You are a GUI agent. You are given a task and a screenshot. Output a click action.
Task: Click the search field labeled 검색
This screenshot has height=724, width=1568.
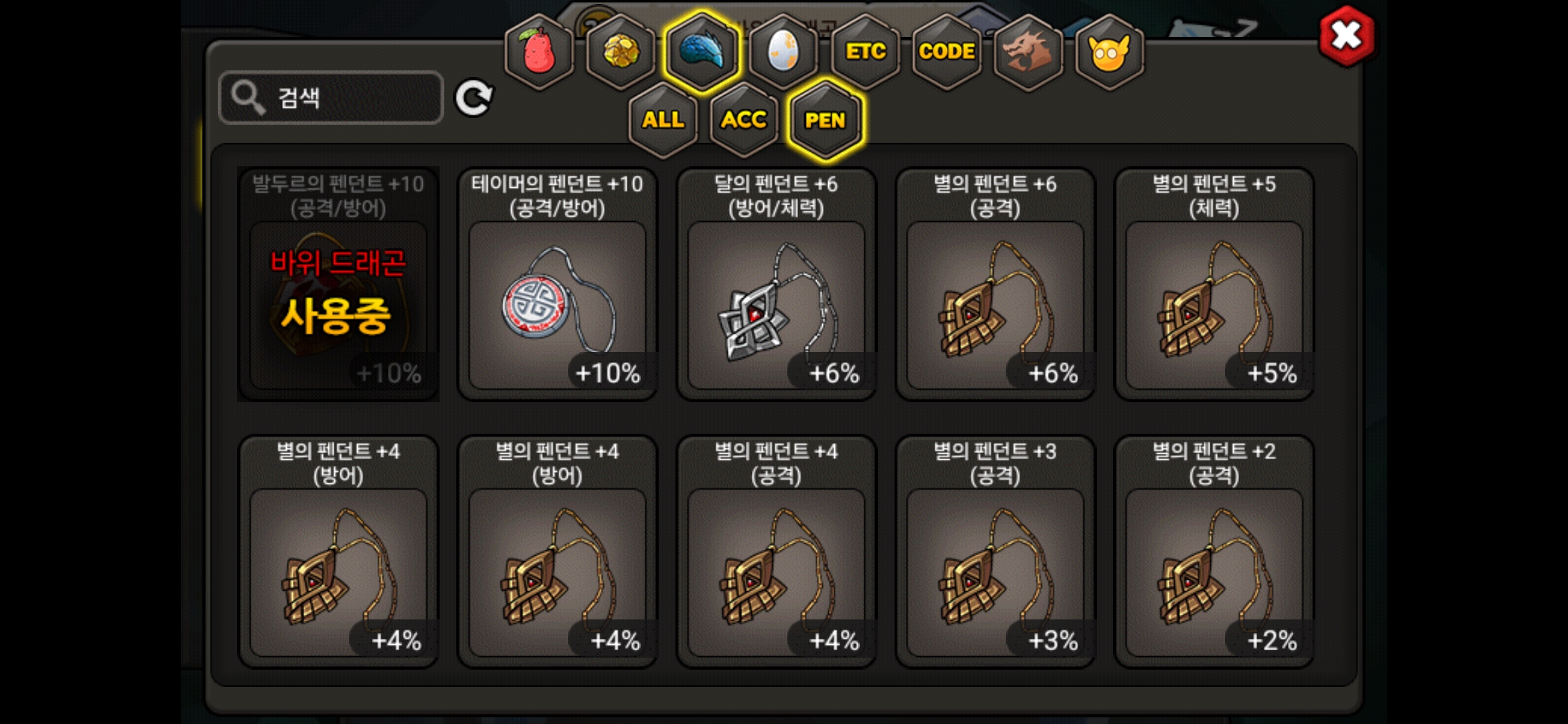pos(331,98)
